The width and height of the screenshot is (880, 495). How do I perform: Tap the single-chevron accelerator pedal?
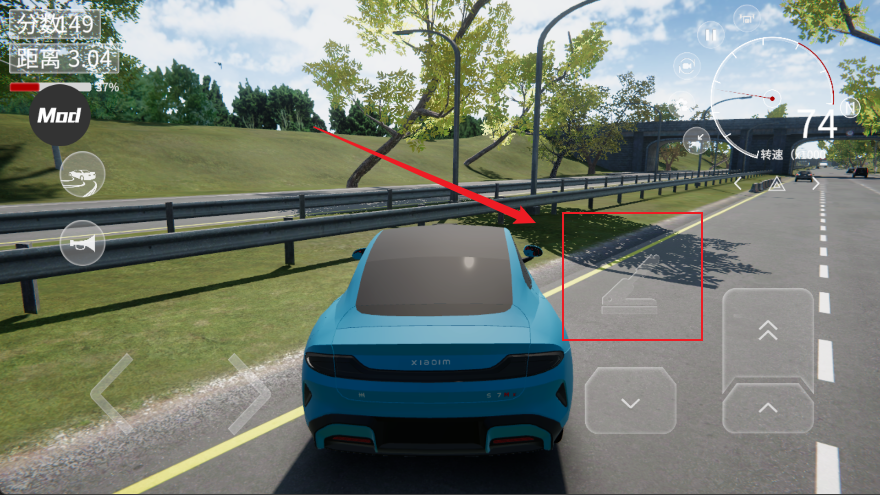768,408
